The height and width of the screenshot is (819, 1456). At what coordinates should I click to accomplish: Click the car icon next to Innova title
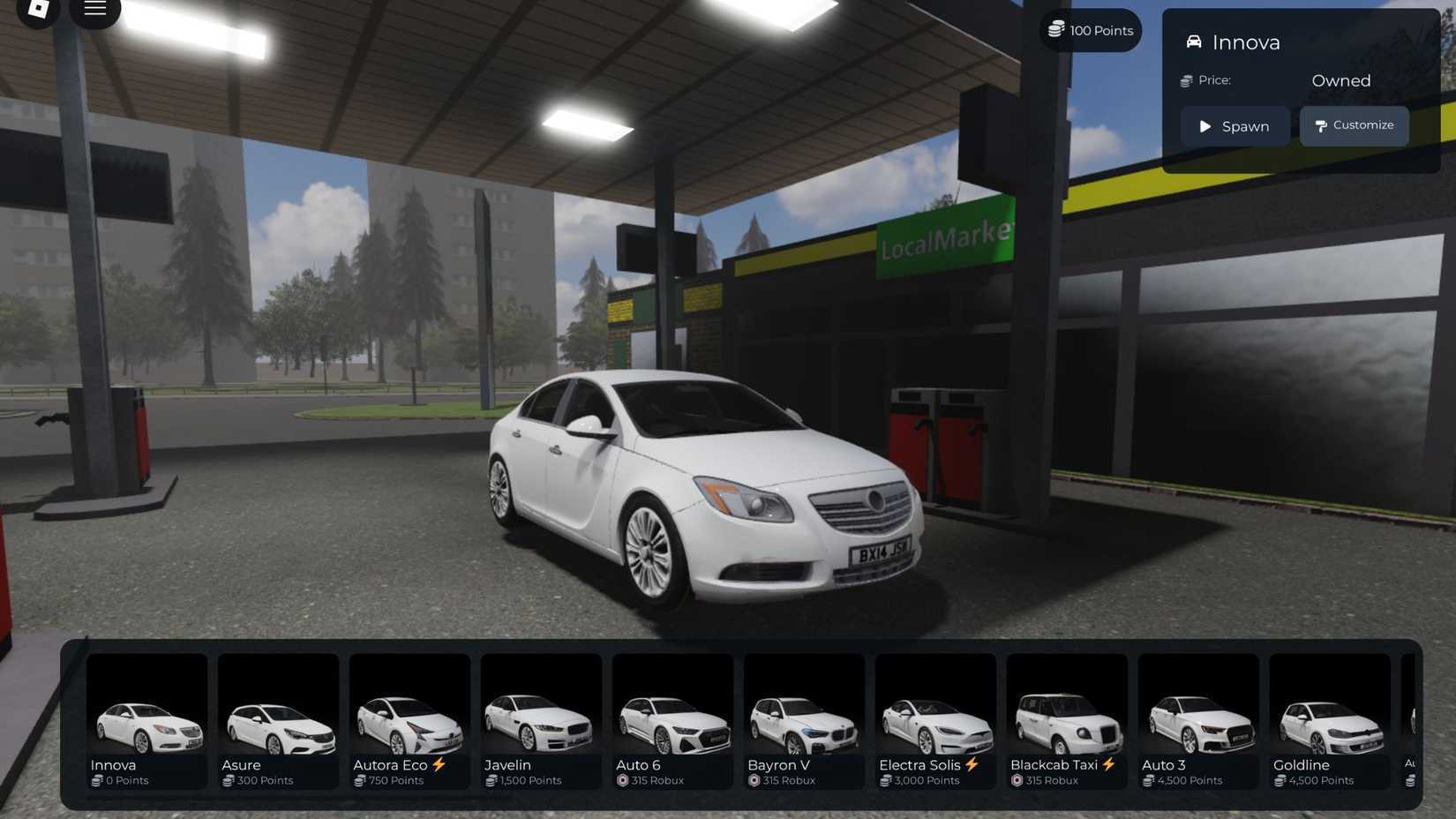[x=1195, y=41]
